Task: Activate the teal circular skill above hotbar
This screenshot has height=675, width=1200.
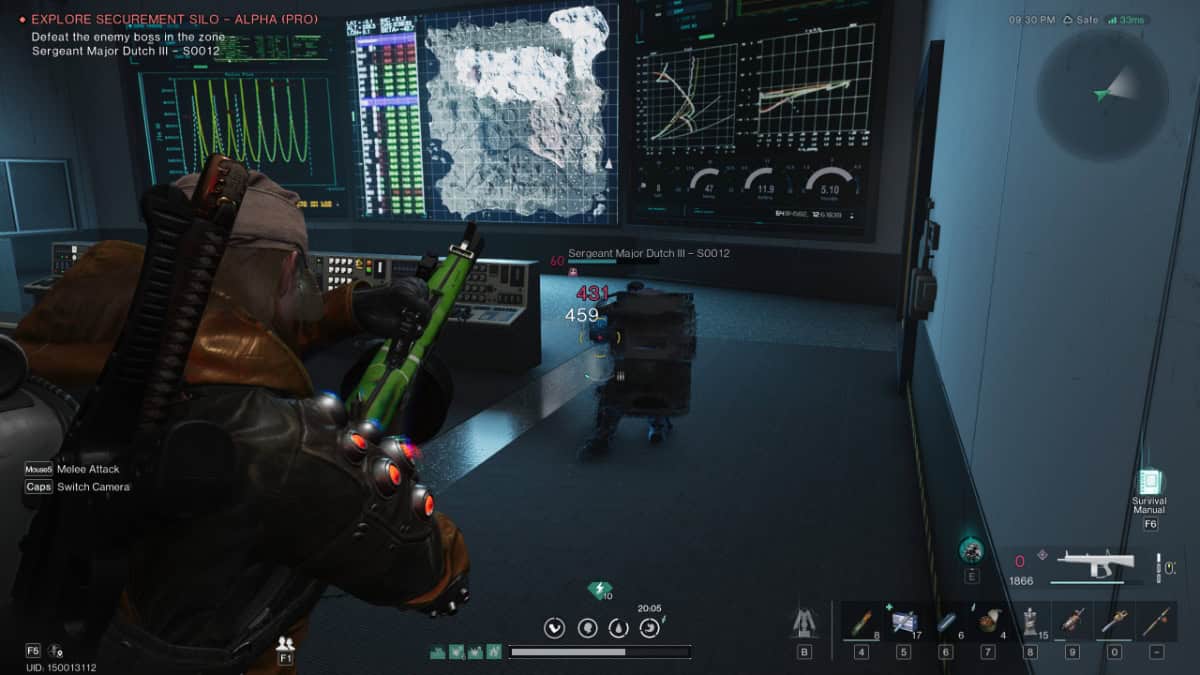Action: (971, 549)
